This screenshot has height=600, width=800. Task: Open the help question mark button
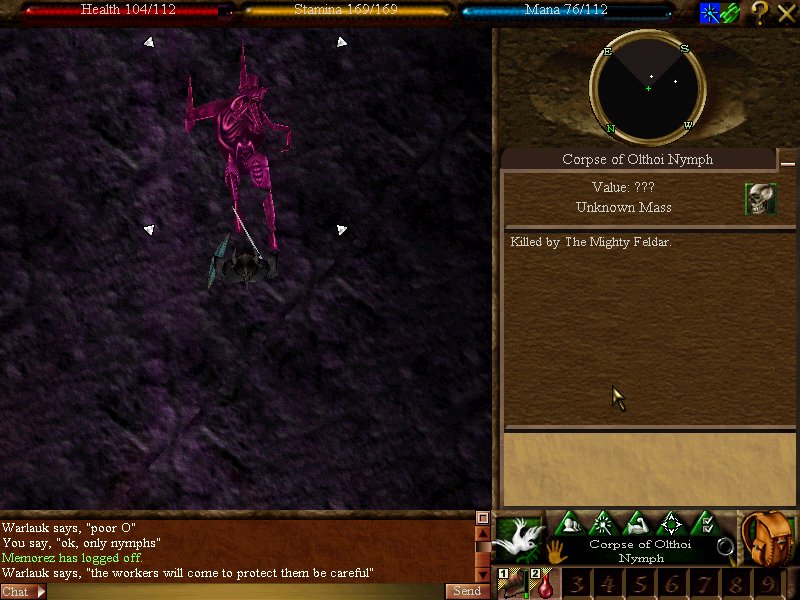point(760,13)
